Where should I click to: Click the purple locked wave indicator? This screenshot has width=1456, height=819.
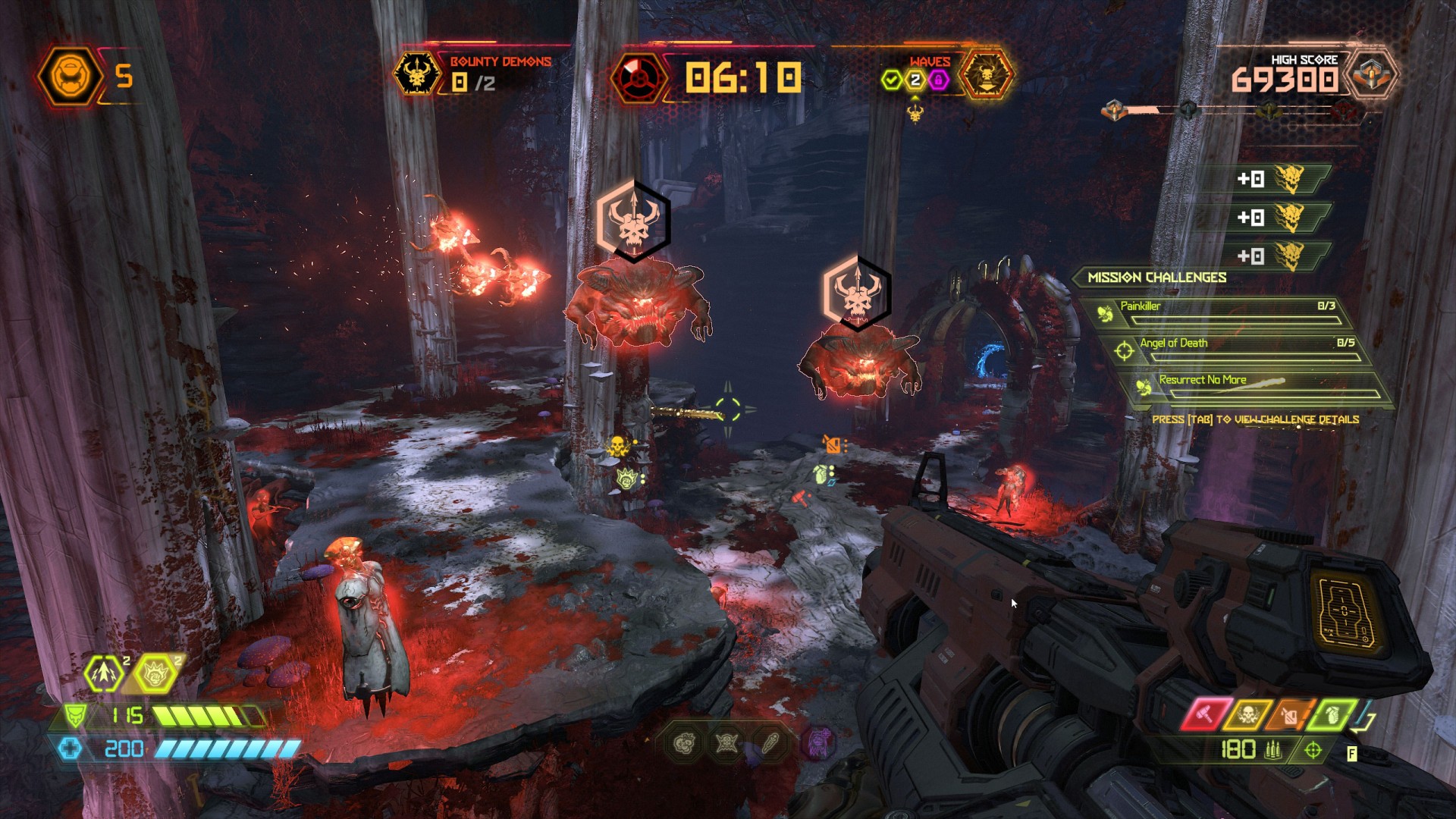pos(939,80)
